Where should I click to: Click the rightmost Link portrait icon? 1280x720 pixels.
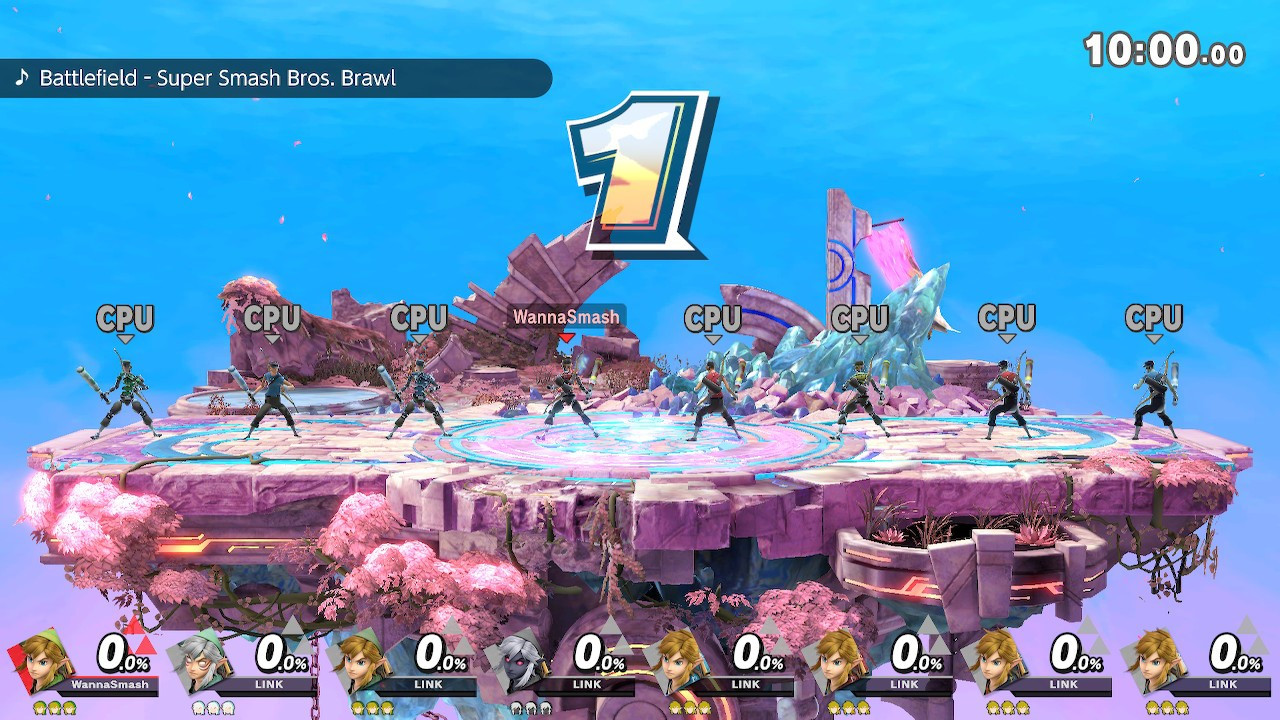(x=1155, y=662)
